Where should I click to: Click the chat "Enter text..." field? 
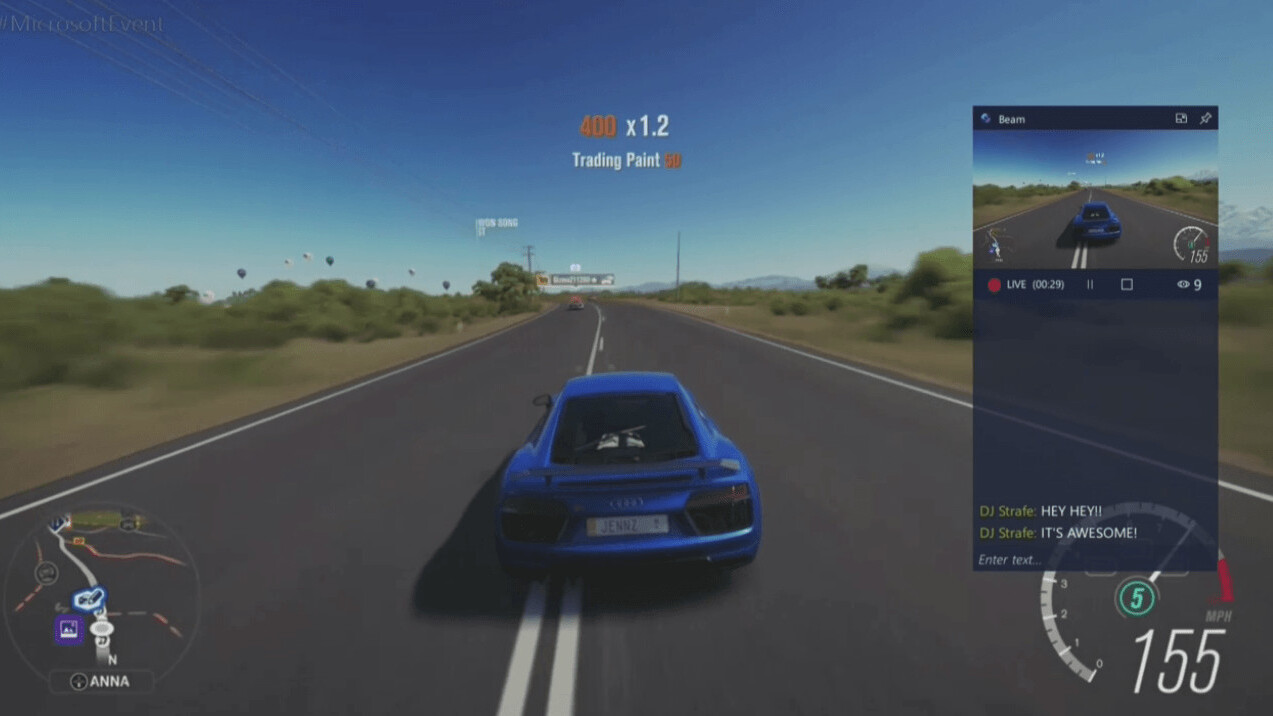coord(1094,560)
